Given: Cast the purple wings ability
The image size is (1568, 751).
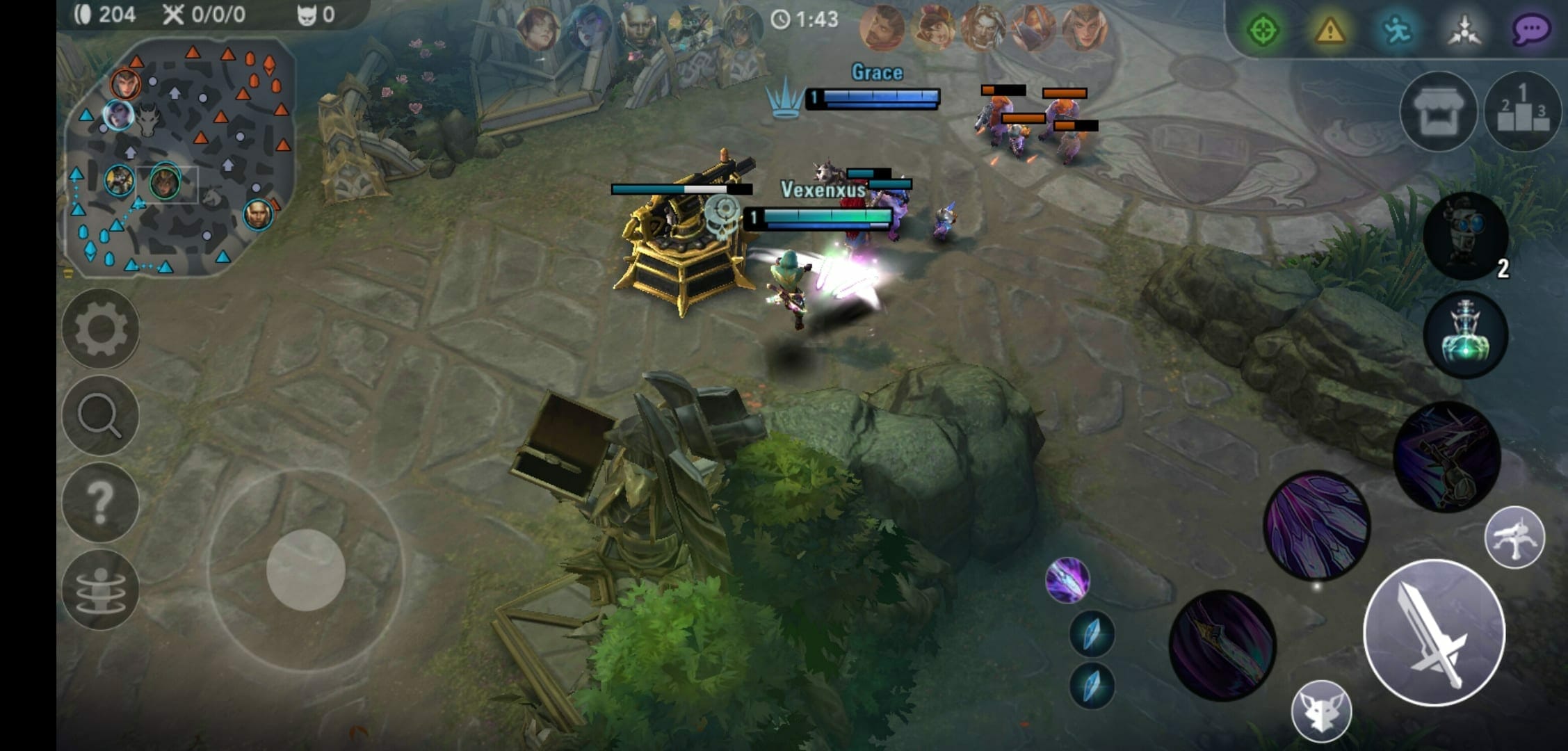Looking at the screenshot, I should coord(1316,526).
